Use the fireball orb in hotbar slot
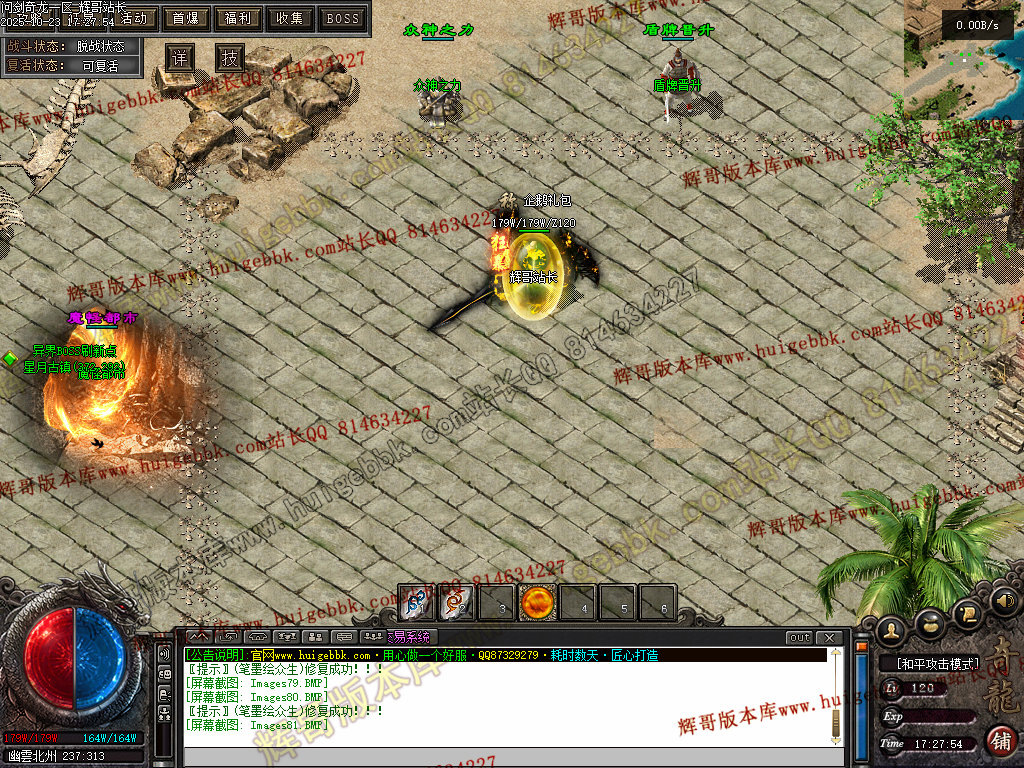The image size is (1024, 768). tap(537, 603)
